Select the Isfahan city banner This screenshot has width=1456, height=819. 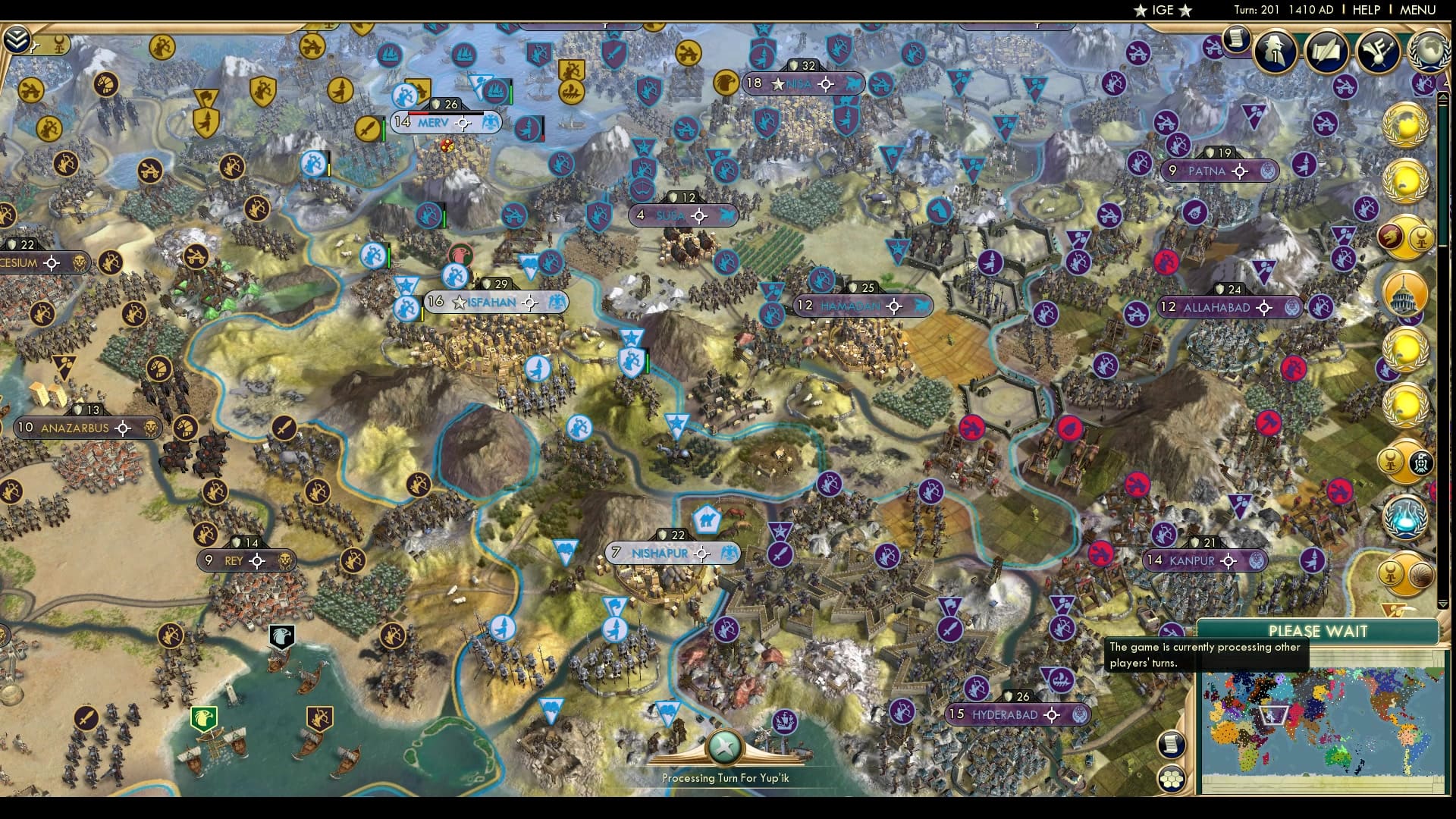click(x=491, y=301)
